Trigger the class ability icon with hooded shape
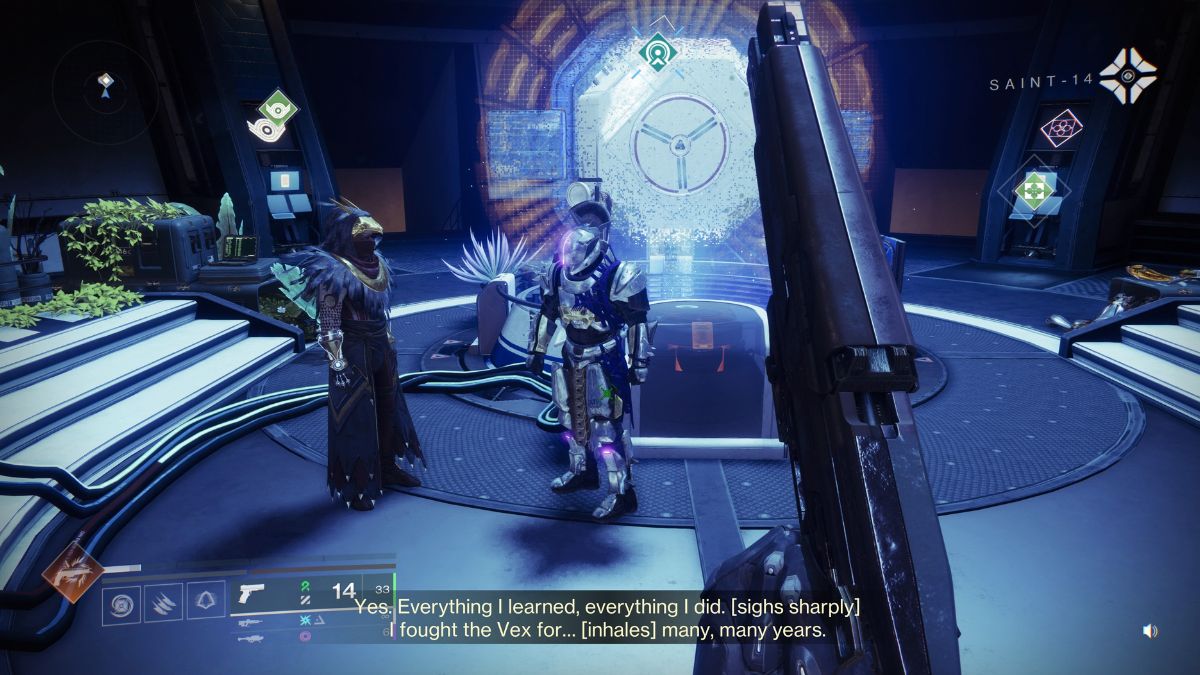The width and height of the screenshot is (1200, 675). (x=204, y=604)
